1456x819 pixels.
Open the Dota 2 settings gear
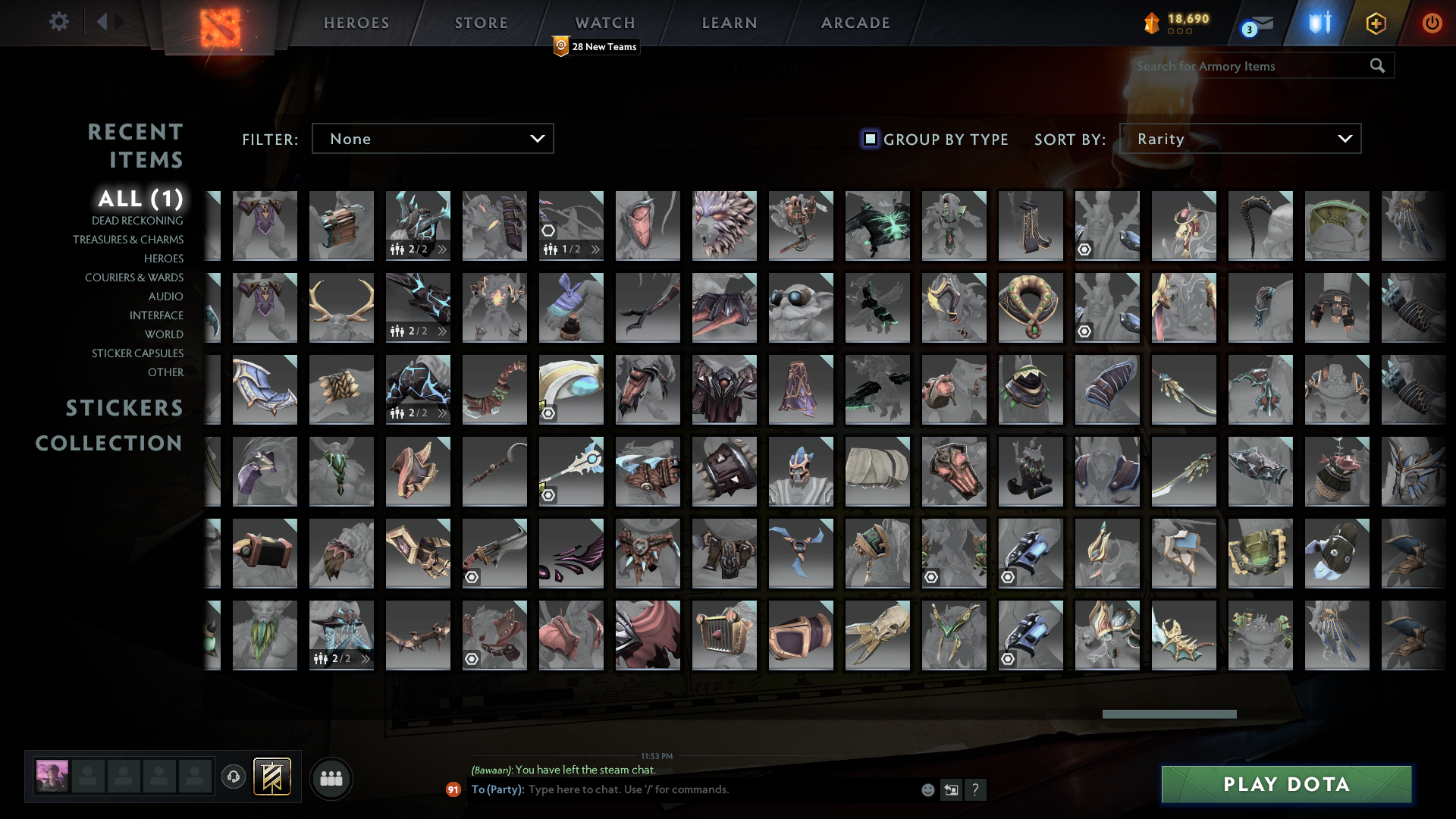(x=59, y=22)
